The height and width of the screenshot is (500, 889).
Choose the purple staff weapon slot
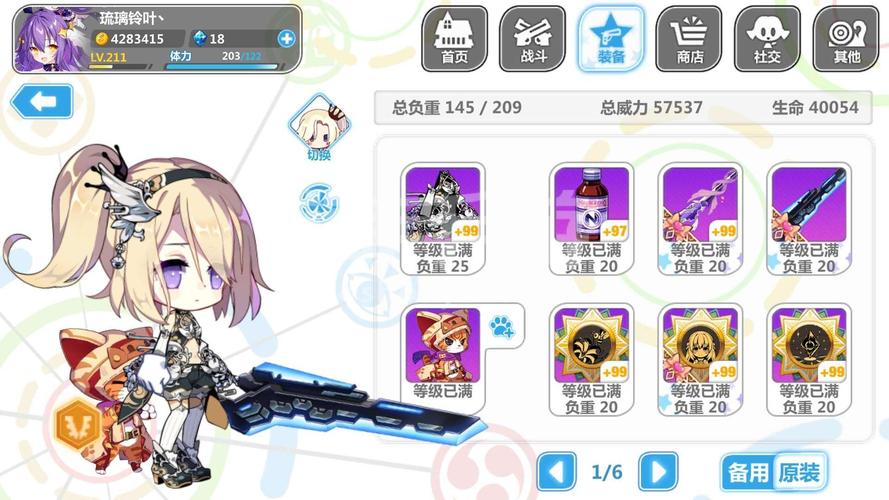[700, 217]
